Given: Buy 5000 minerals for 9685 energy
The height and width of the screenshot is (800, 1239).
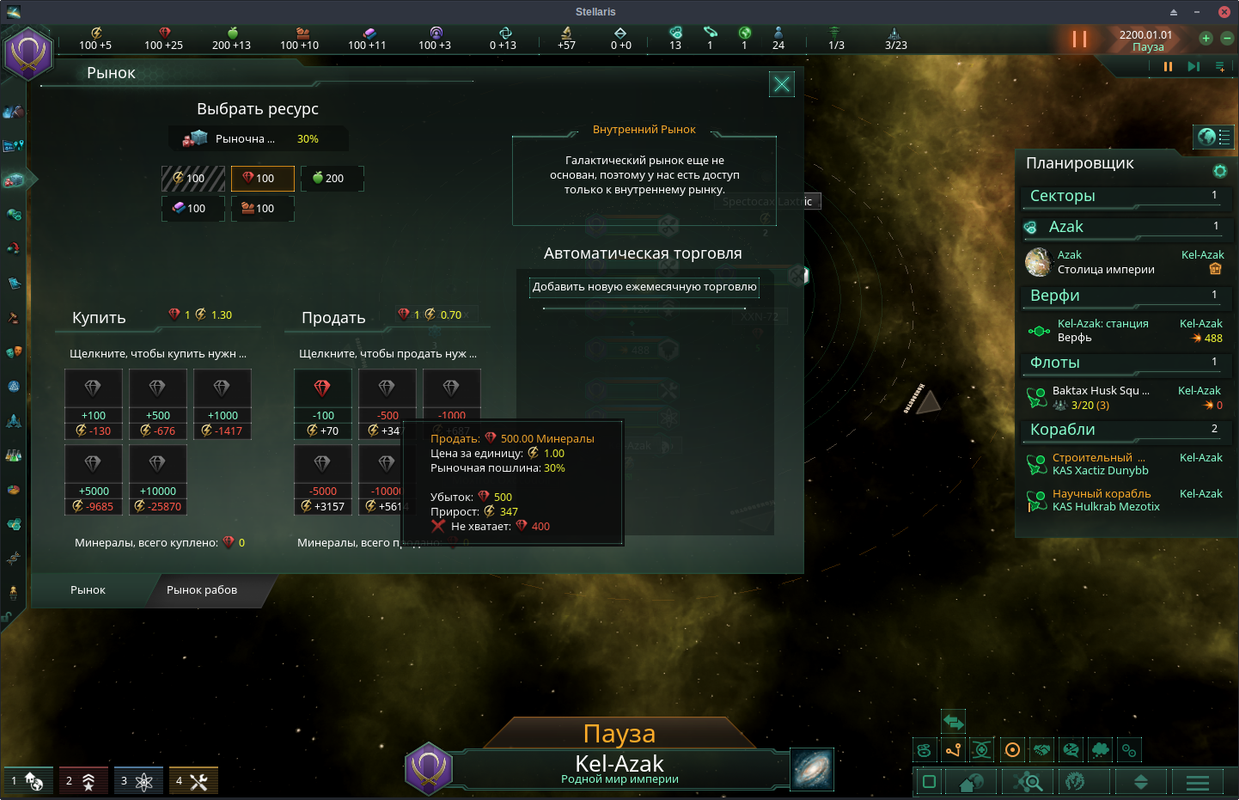Looking at the screenshot, I should [x=93, y=480].
